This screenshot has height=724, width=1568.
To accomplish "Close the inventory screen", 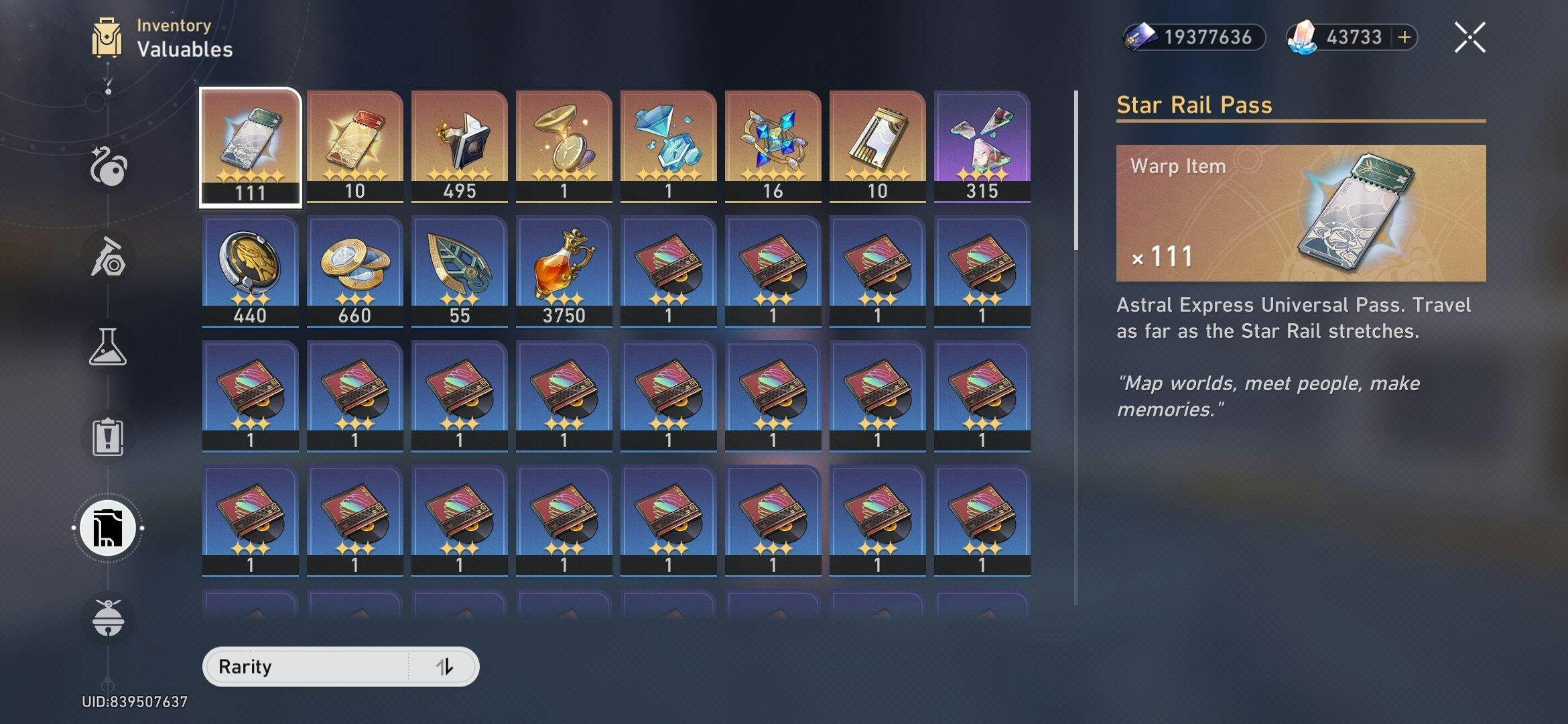I will point(1469,37).
